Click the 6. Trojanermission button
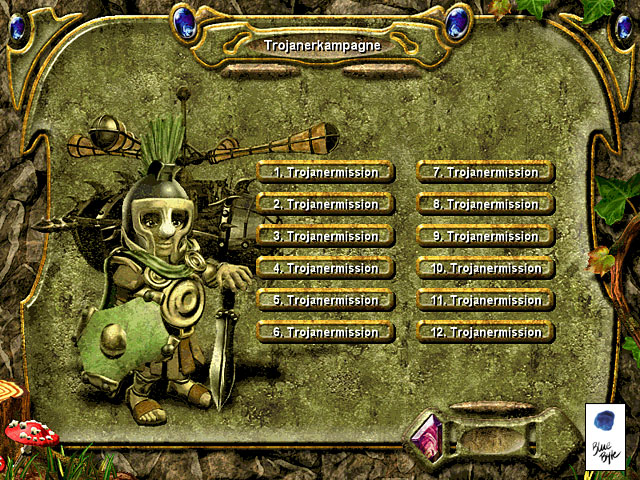This screenshot has width=640, height=480. [x=325, y=332]
